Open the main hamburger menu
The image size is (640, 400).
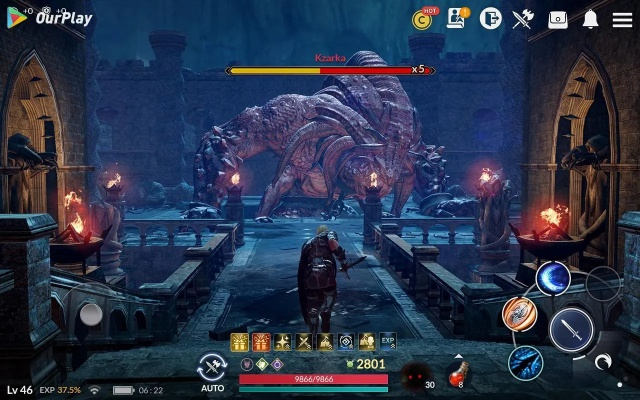(x=622, y=19)
